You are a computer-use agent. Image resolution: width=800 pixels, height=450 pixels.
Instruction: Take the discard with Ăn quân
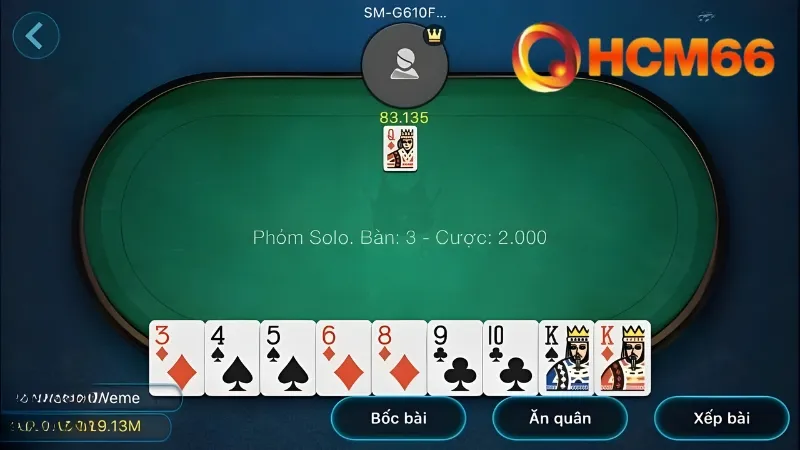tap(560, 418)
